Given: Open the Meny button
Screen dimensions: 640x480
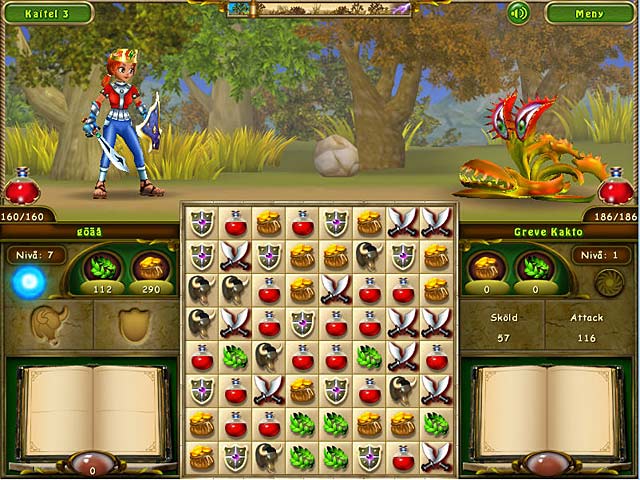Looking at the screenshot, I should click(590, 13).
